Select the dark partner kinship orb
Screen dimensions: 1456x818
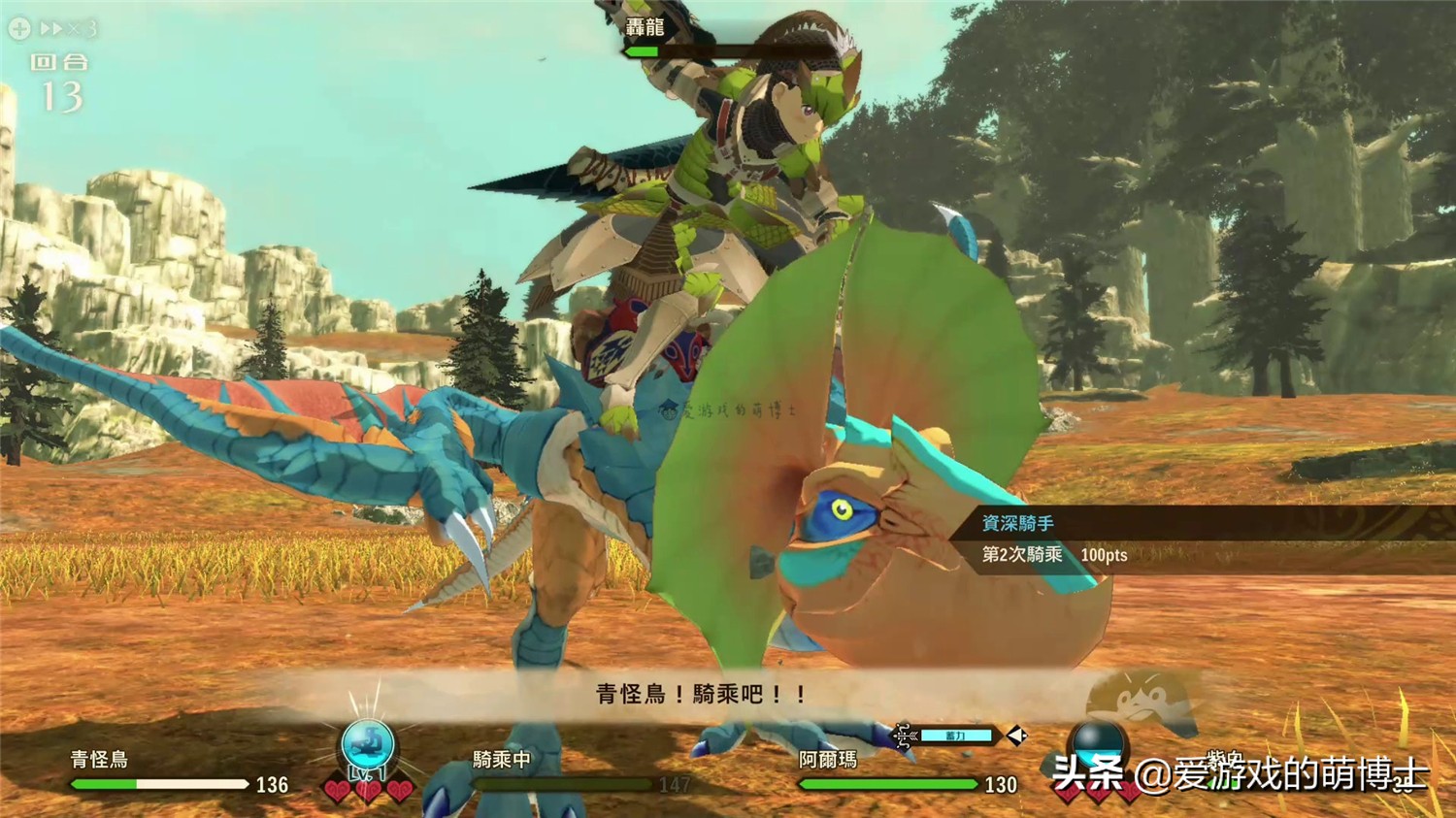click(1097, 741)
